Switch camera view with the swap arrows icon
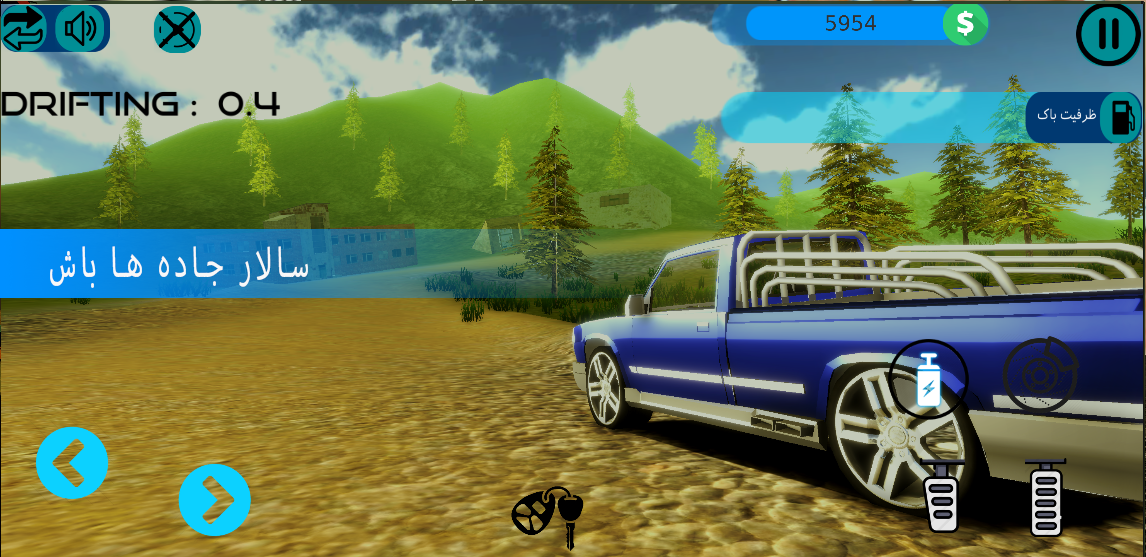Image resolution: width=1146 pixels, height=557 pixels. (x=25, y=29)
